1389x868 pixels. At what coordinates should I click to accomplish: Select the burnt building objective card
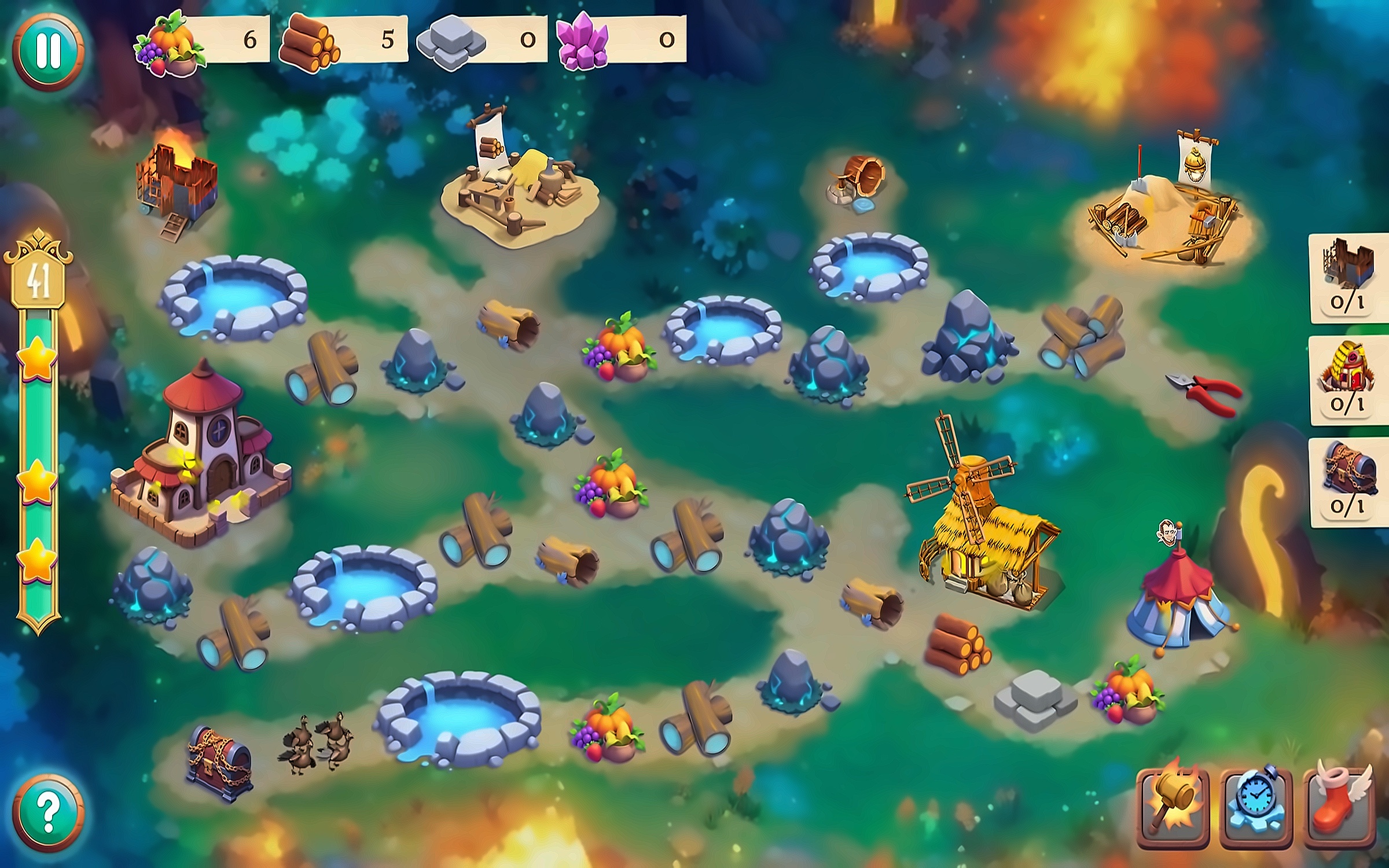(x=1348, y=278)
